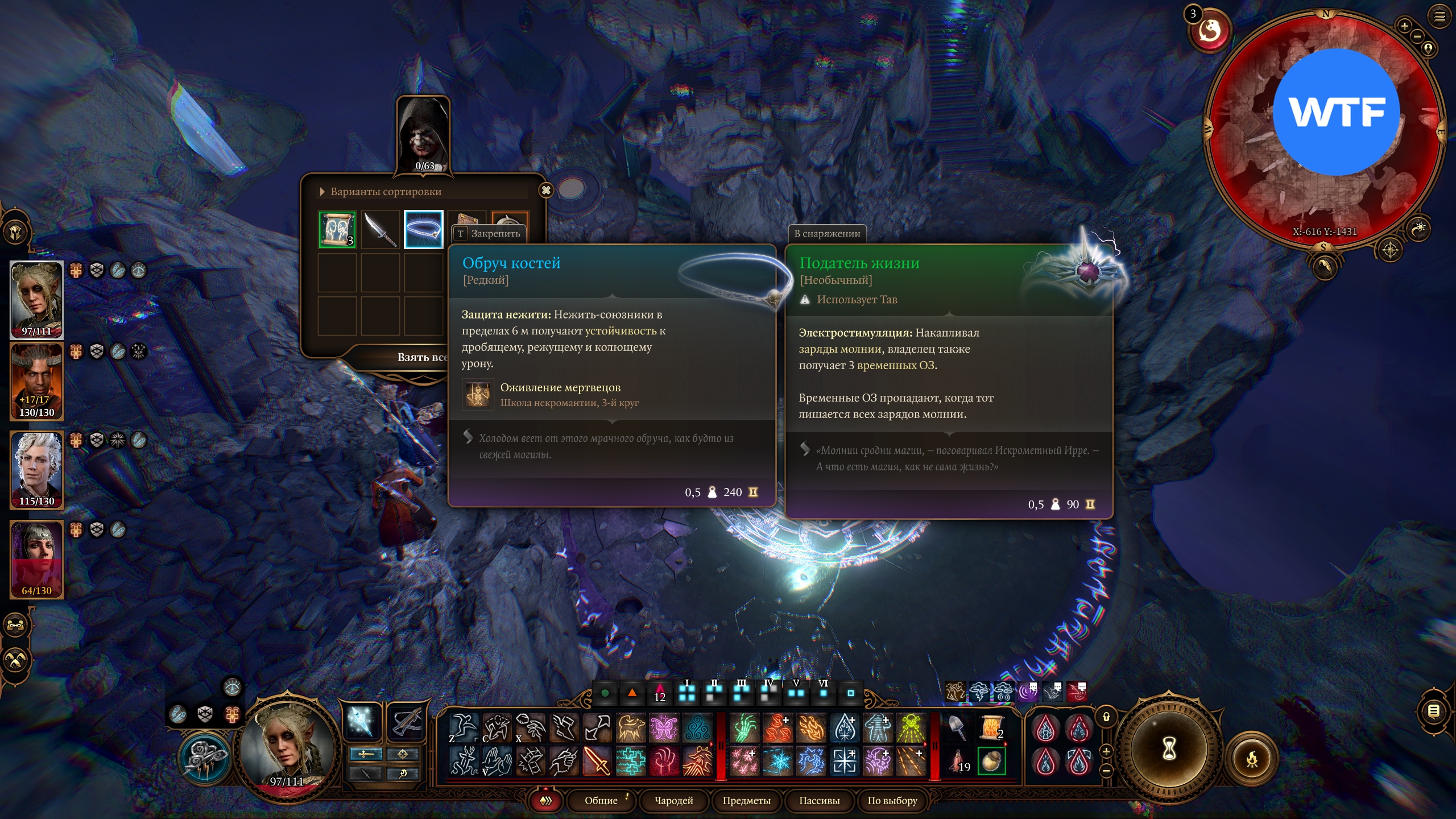1456x819 pixels.
Task: Open the По выбору custom tab
Action: (x=892, y=800)
